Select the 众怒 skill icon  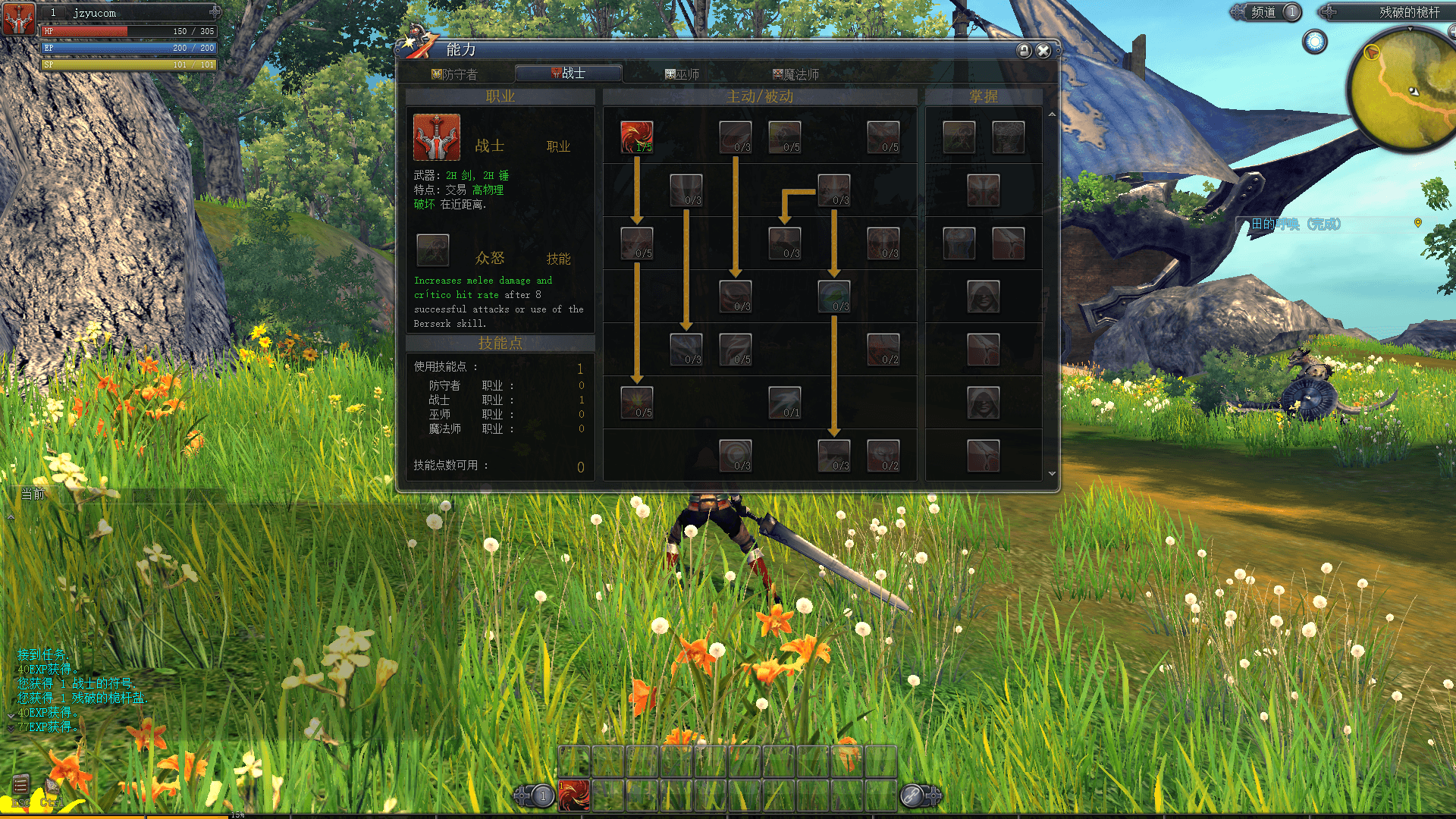pyautogui.click(x=433, y=250)
